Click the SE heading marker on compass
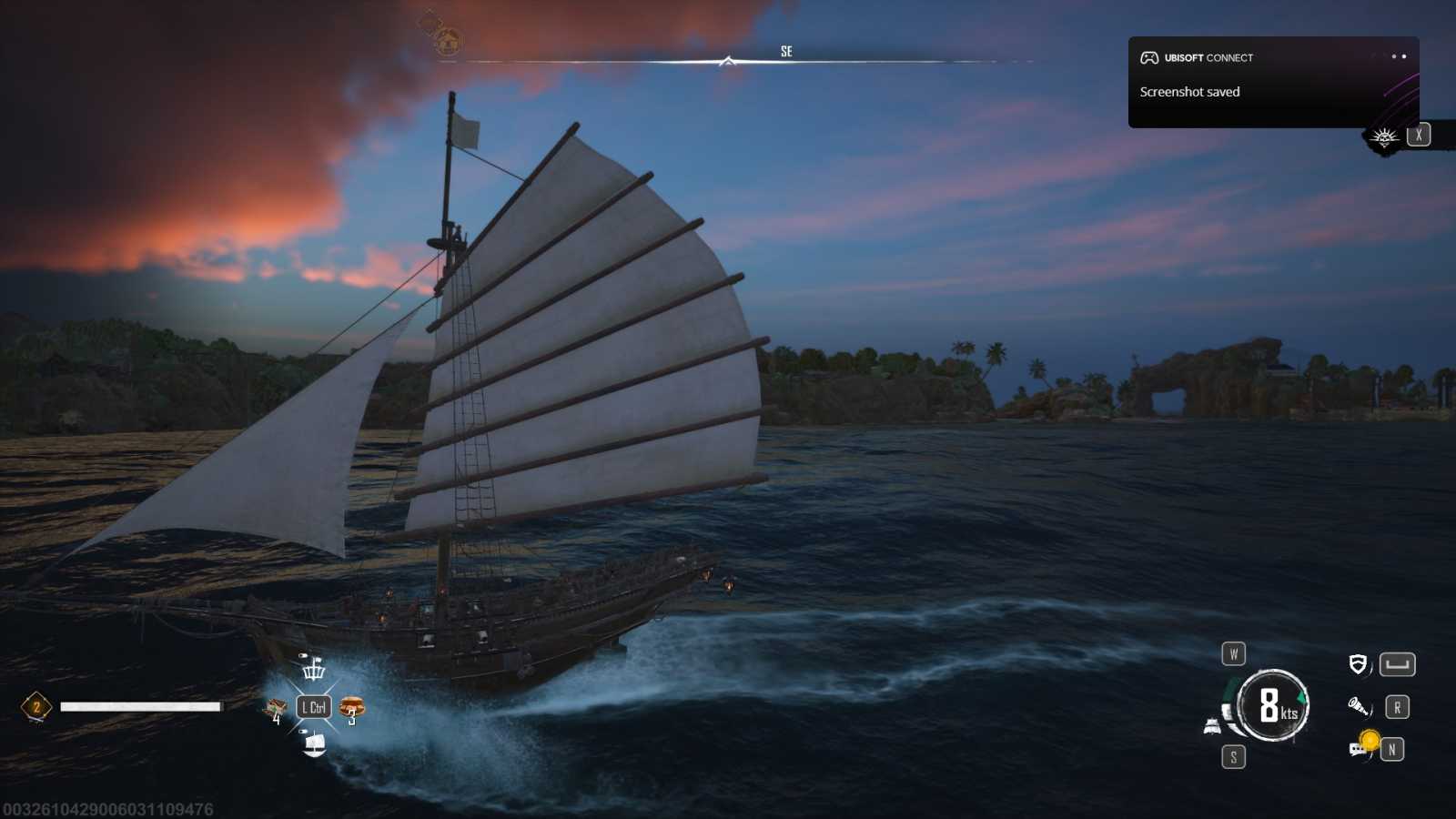This screenshot has height=819, width=1456. point(786,50)
